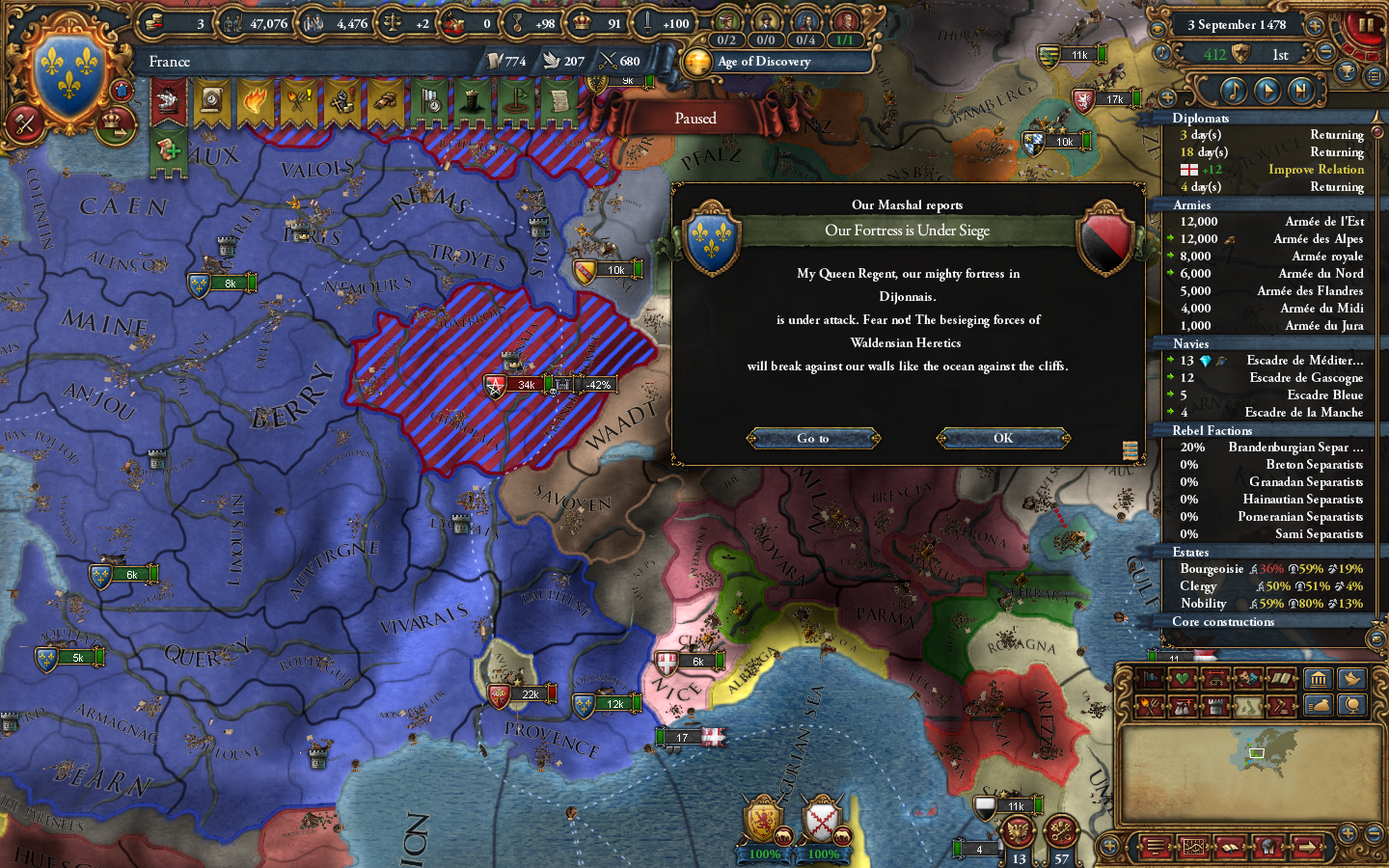Viewport: 1389px width, 868px height.
Task: Open the diplomacy dove icon near the minimap
Action: pos(1351,680)
